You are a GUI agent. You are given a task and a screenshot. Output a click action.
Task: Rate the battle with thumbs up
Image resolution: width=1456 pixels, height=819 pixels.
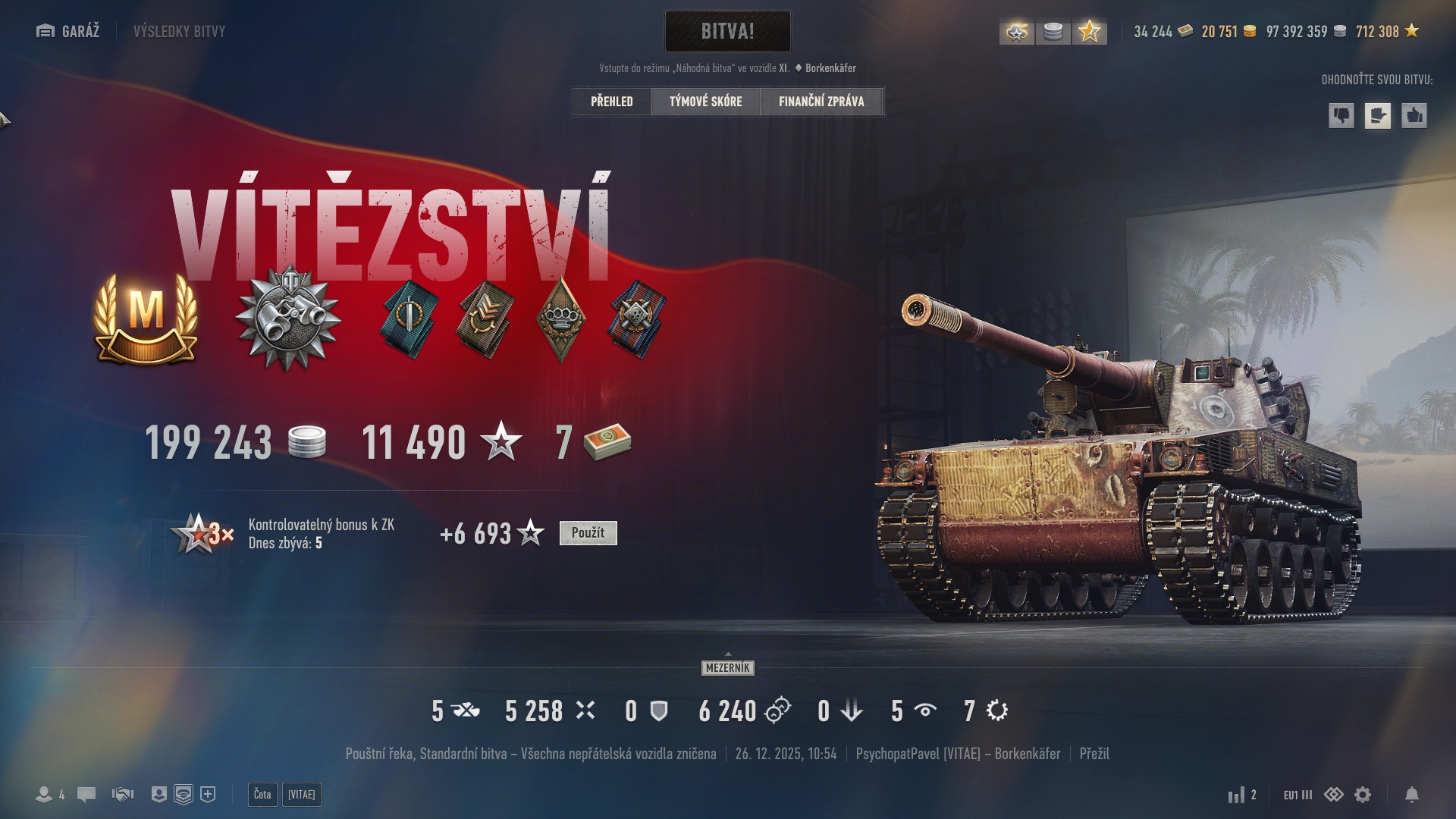coord(1414,116)
